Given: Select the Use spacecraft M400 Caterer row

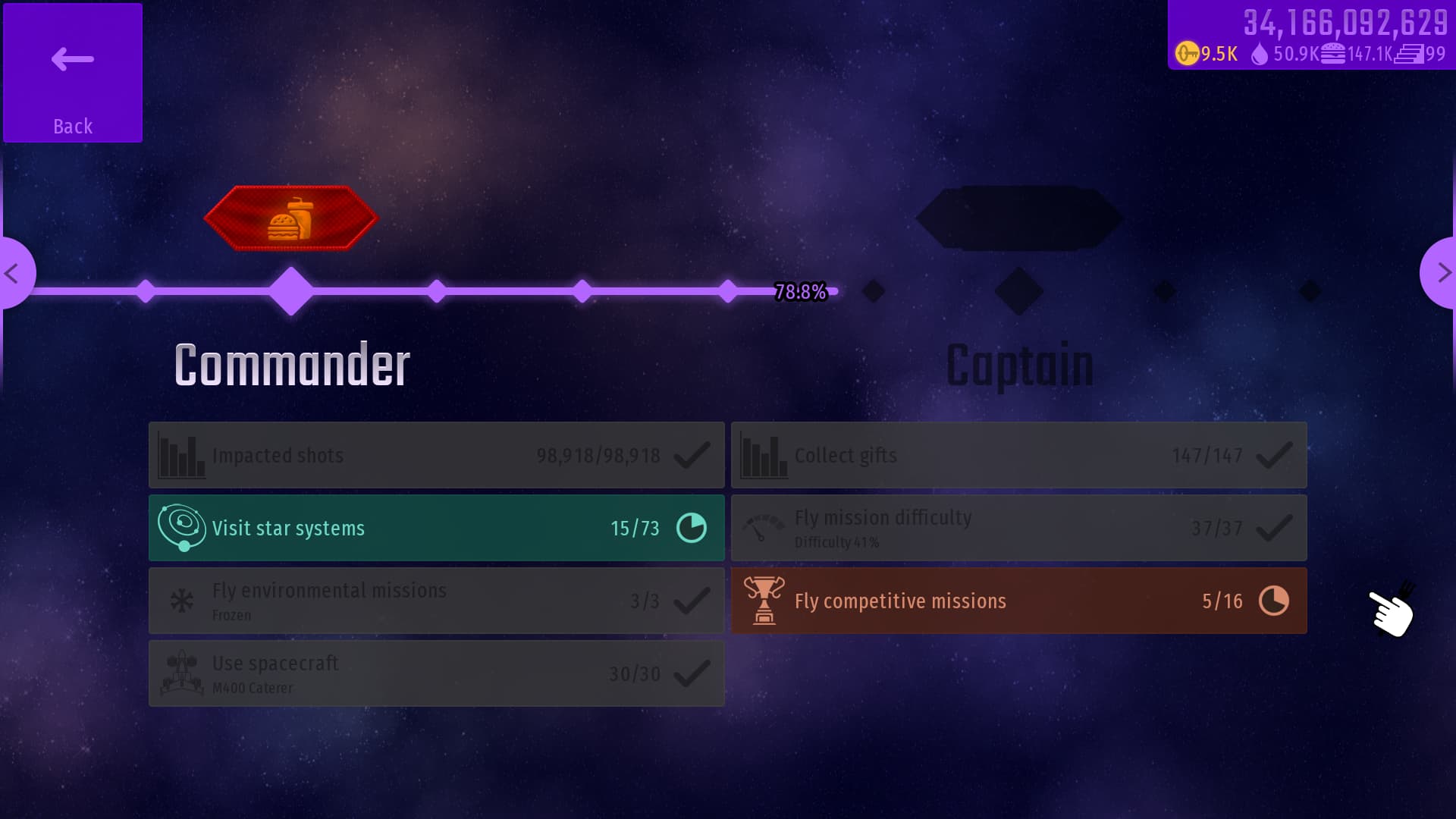Looking at the screenshot, I should tap(437, 673).
